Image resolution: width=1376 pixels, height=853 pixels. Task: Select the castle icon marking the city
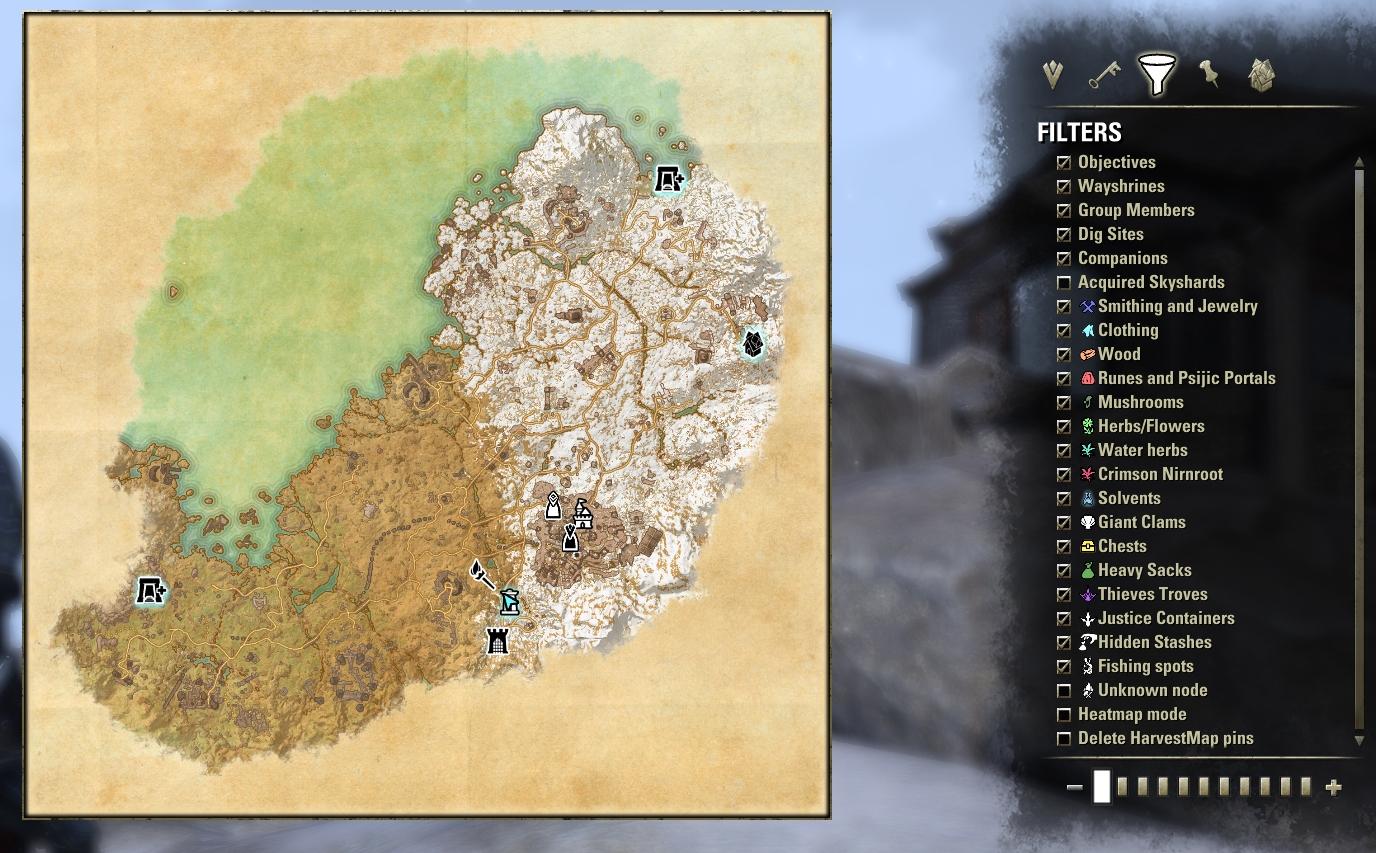point(585,513)
